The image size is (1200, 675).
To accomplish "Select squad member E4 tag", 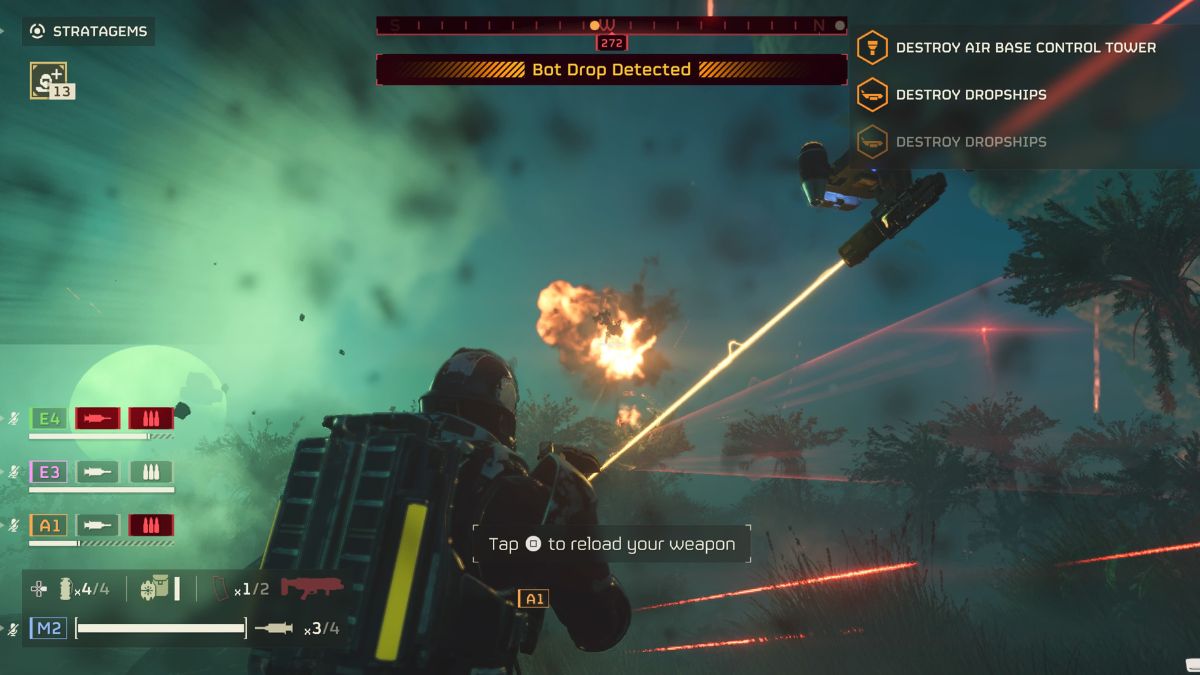I will (x=48, y=418).
